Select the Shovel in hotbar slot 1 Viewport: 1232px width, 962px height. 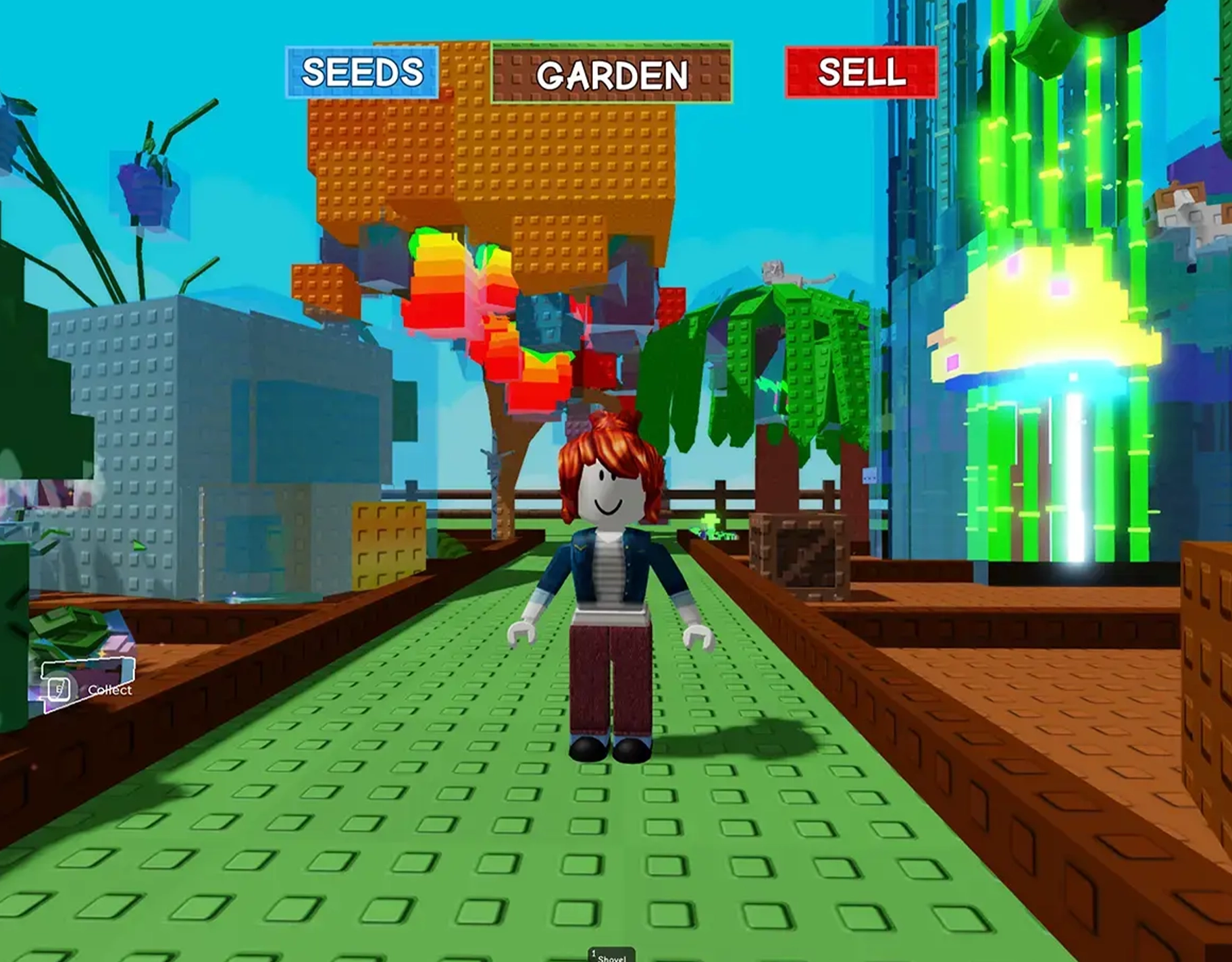[611, 954]
